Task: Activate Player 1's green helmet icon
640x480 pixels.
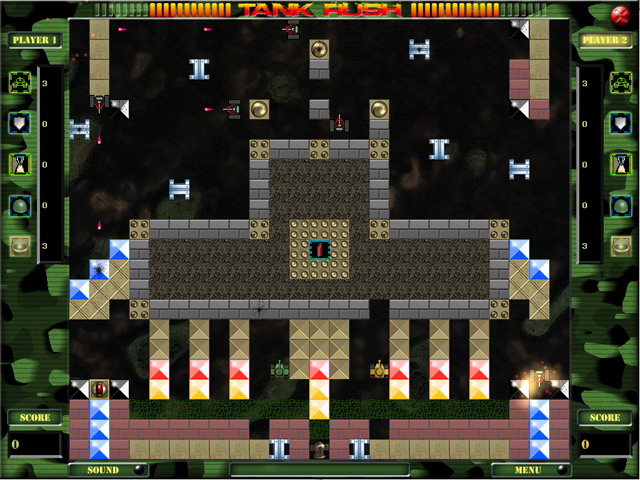Action: point(20,205)
